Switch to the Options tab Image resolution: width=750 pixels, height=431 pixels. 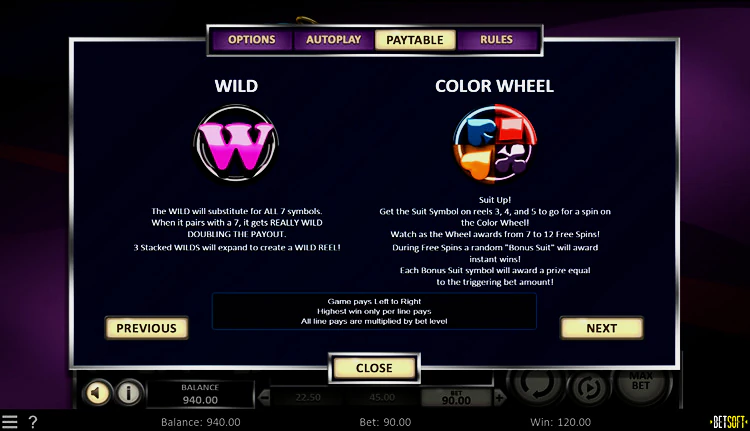(x=251, y=40)
